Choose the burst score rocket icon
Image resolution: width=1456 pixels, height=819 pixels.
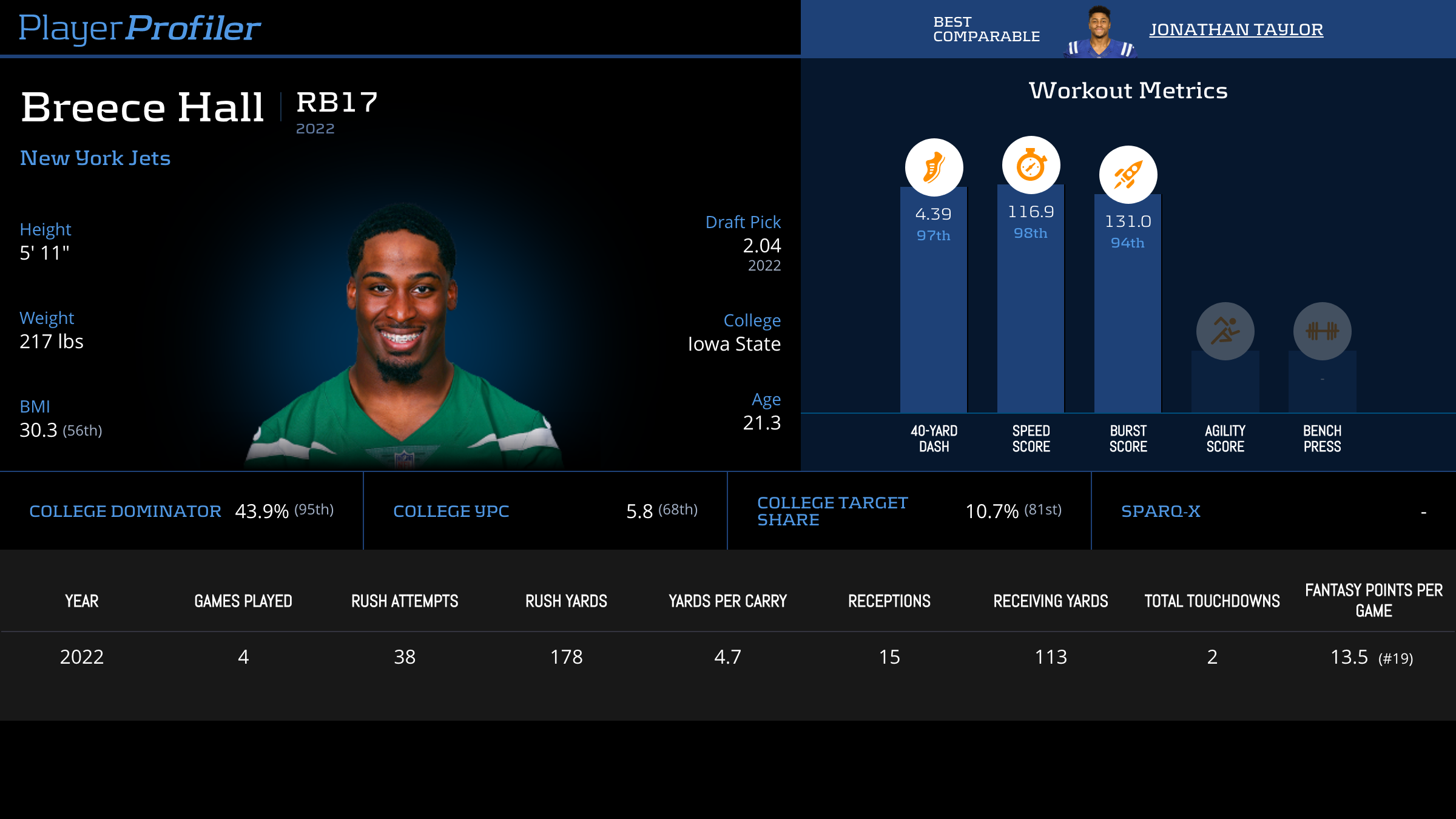click(1128, 175)
